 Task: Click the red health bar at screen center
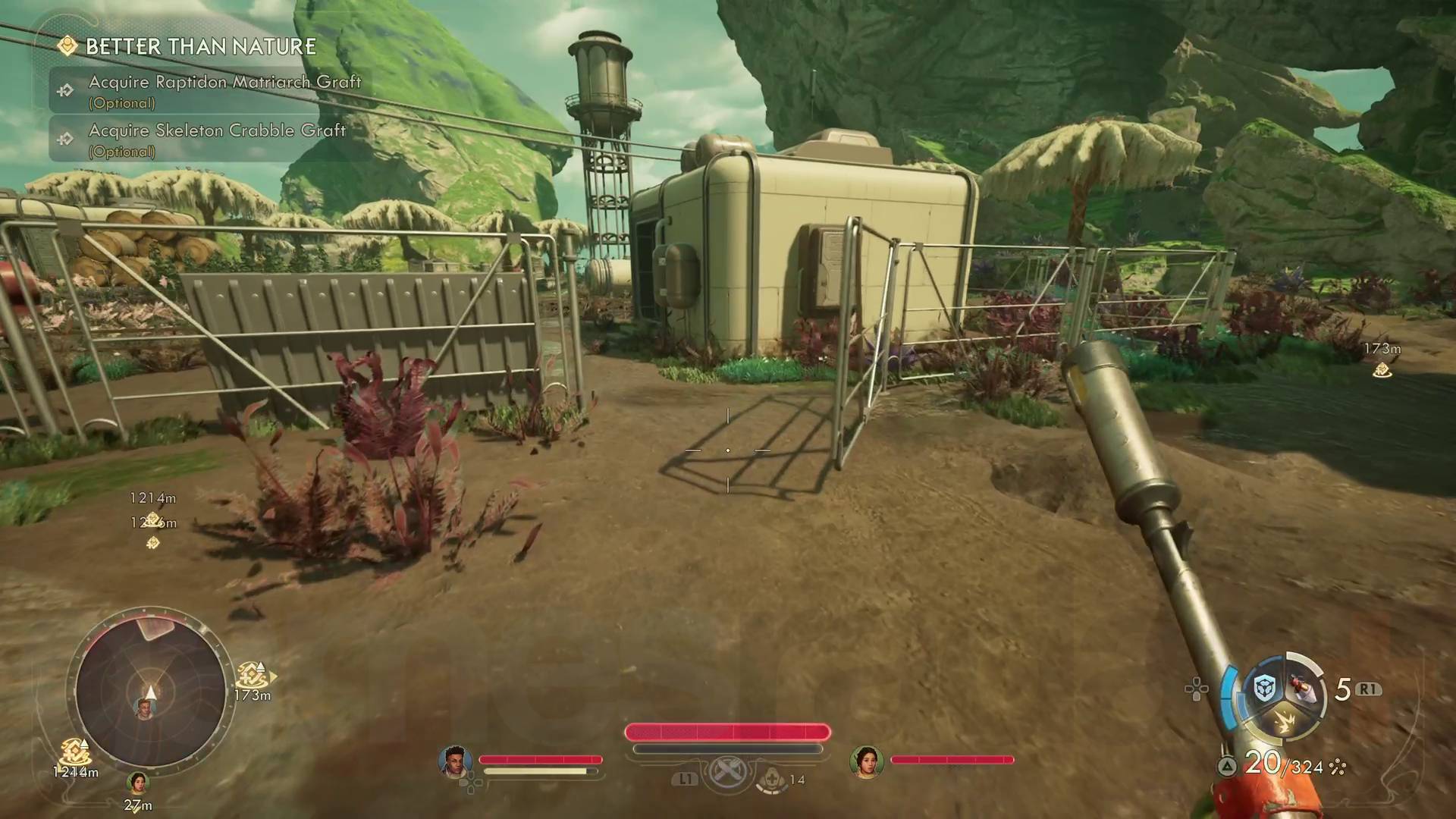tap(726, 732)
